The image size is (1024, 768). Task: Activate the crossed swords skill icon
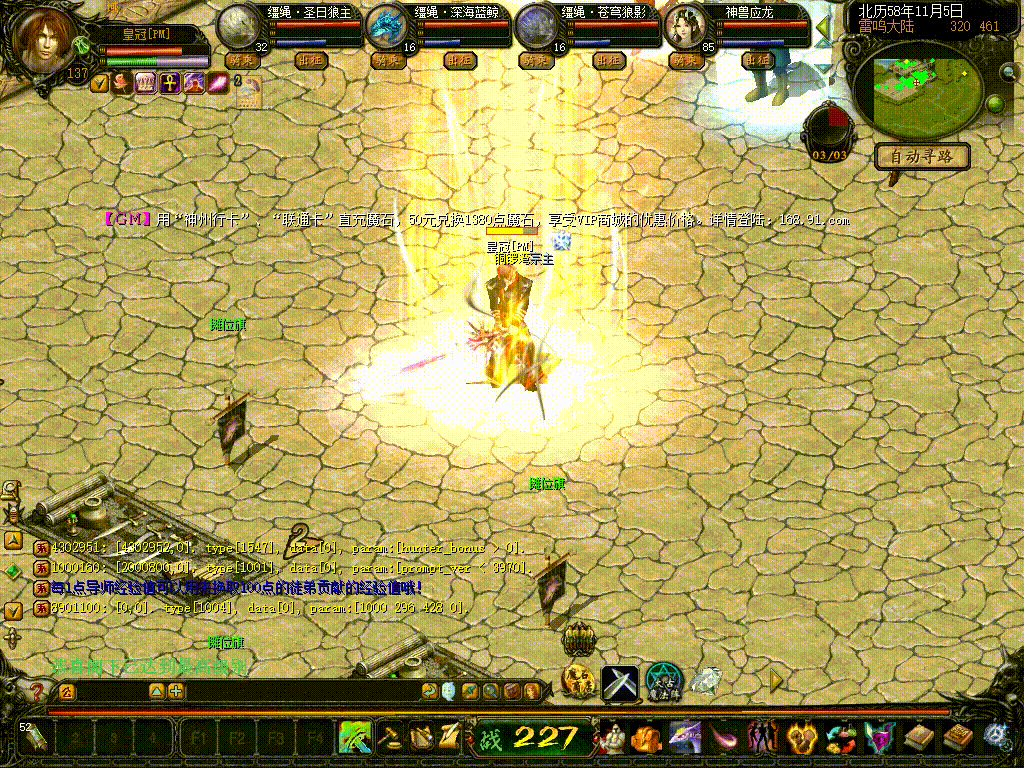(620, 682)
